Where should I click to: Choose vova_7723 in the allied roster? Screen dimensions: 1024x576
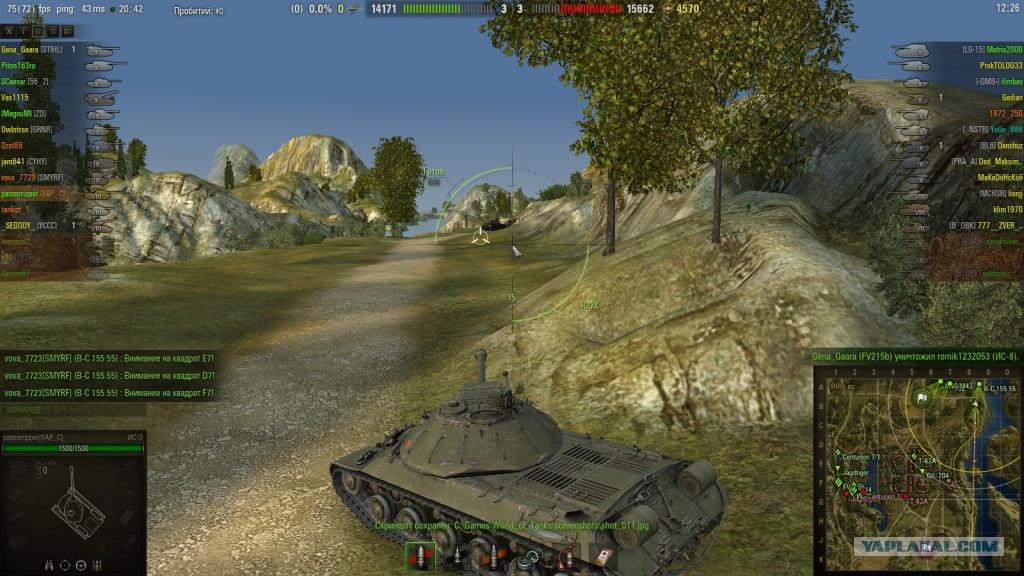point(32,177)
